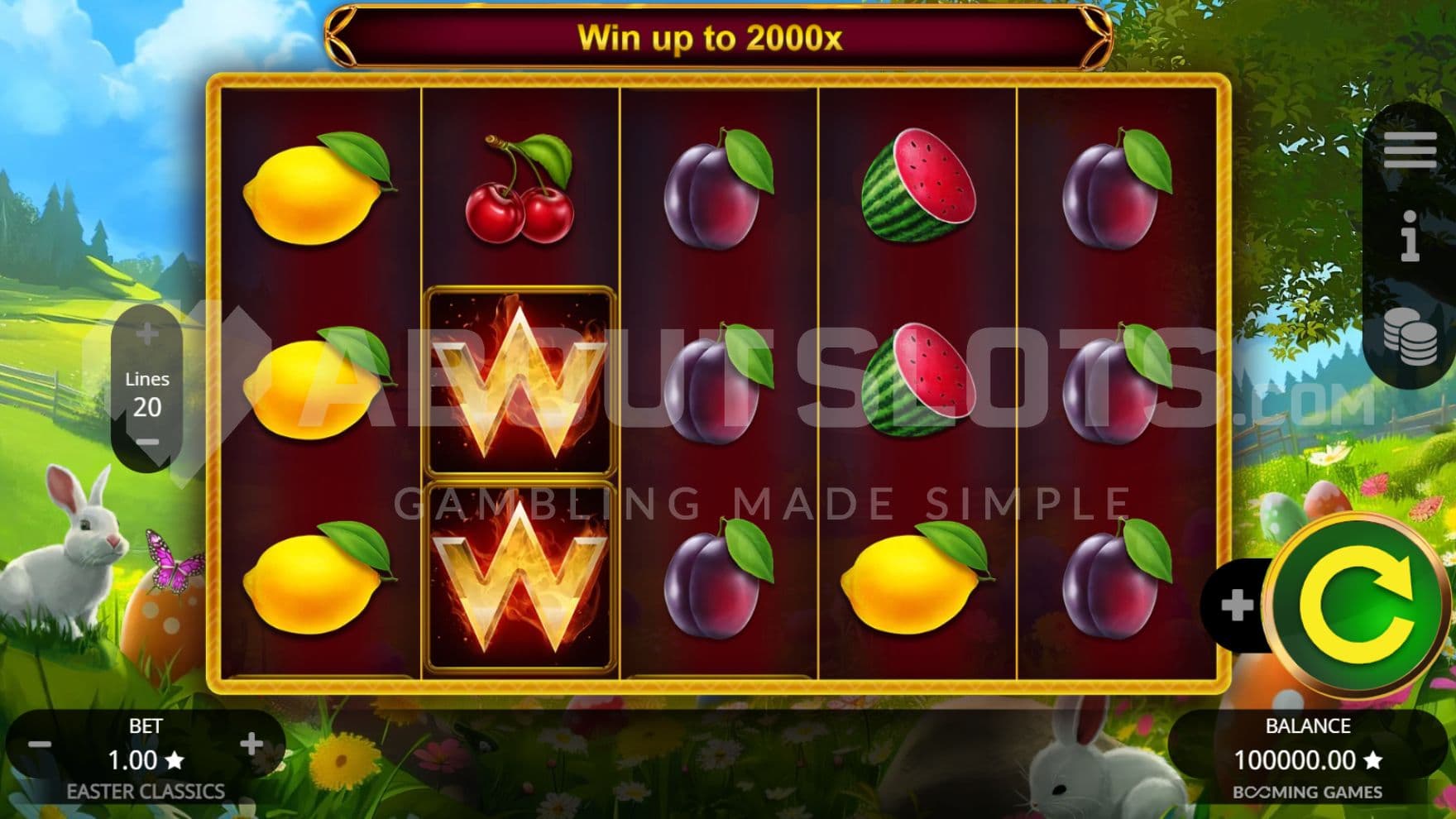Open the hamburger menu
Screen dimensions: 1456x819
(1410, 150)
